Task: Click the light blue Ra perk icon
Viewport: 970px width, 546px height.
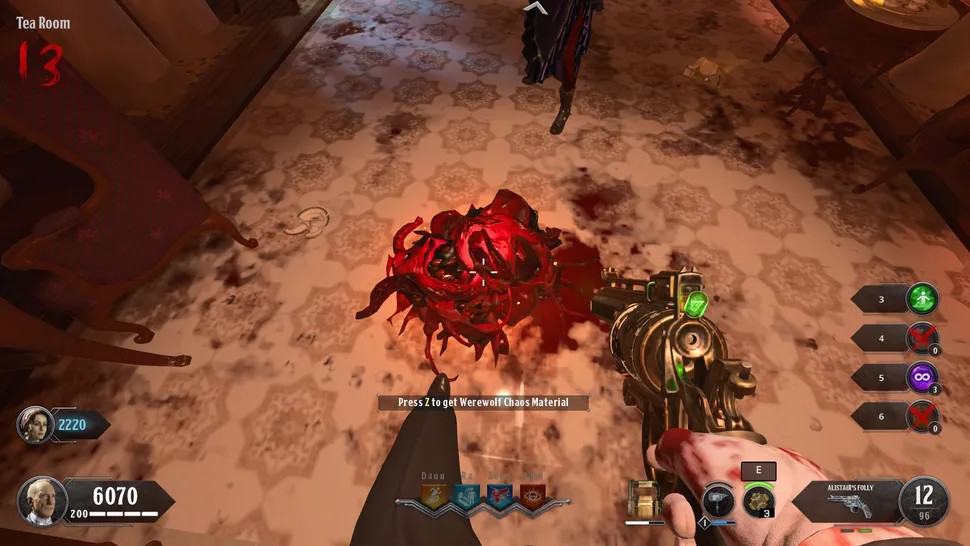Action: point(467,497)
